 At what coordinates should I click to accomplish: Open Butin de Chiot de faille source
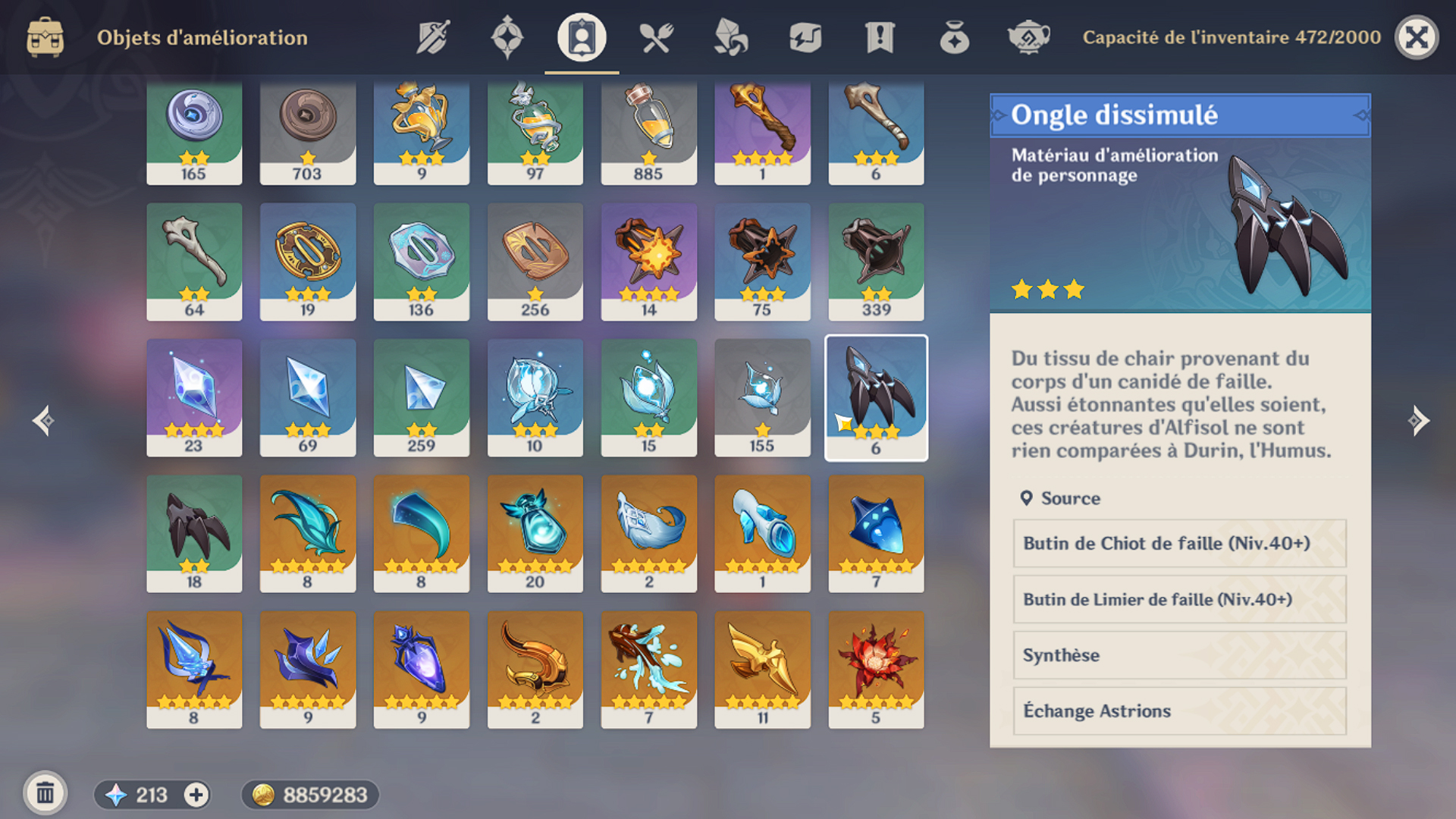(x=1179, y=544)
